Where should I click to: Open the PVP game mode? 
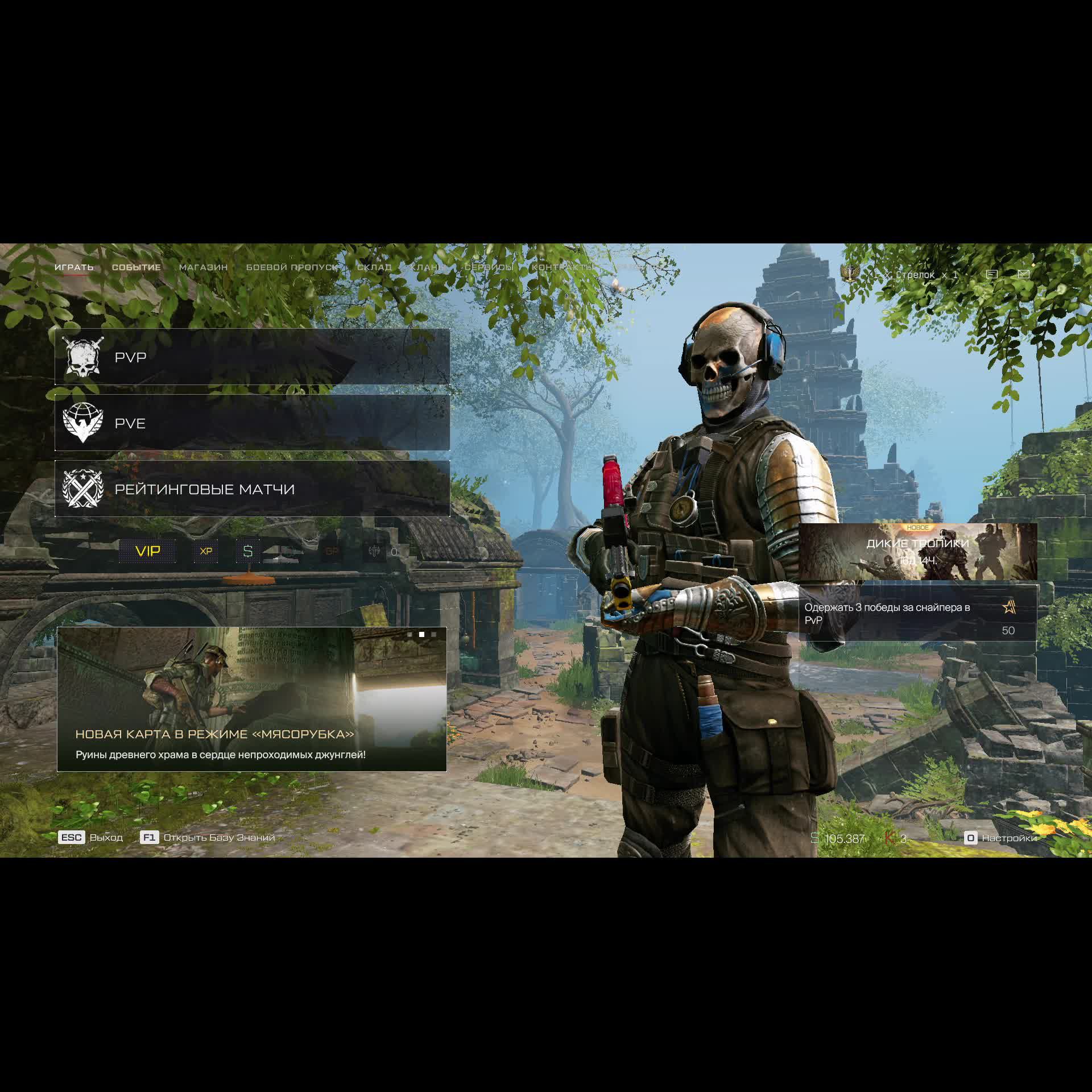(252, 357)
